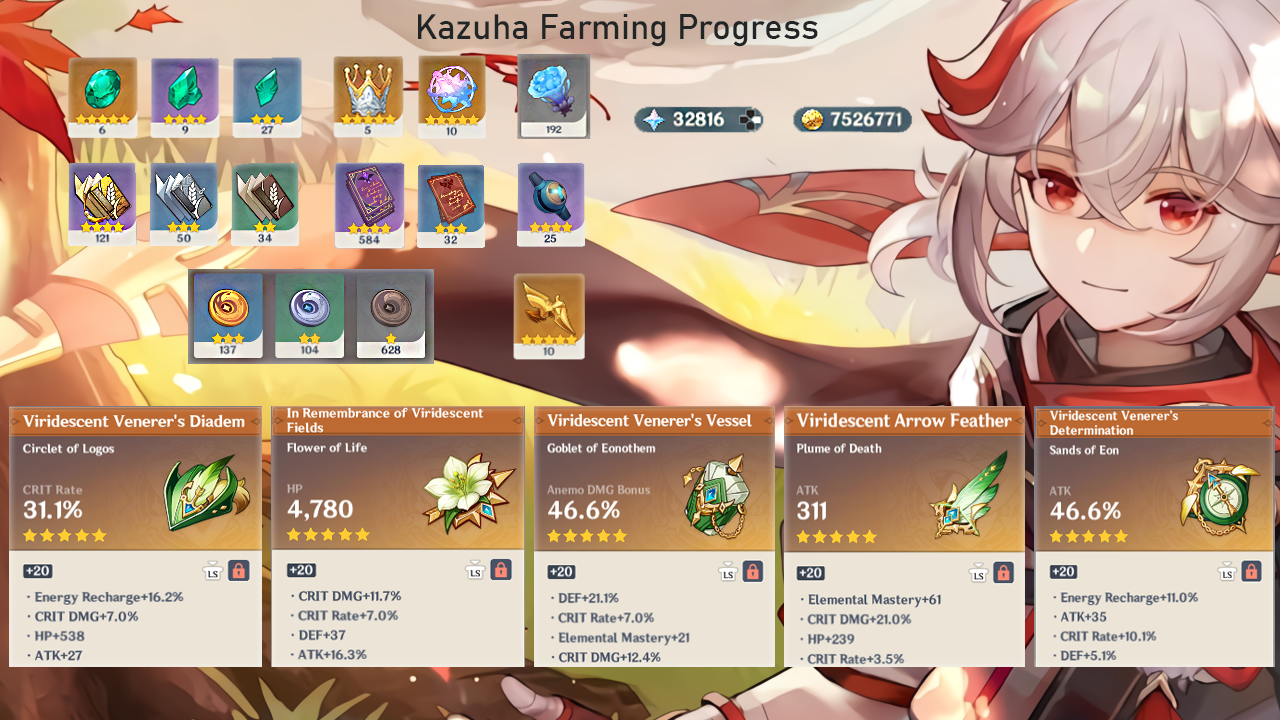1280x720 pixels.
Task: Click the Primogem icon beside 32816
Action: [652, 118]
